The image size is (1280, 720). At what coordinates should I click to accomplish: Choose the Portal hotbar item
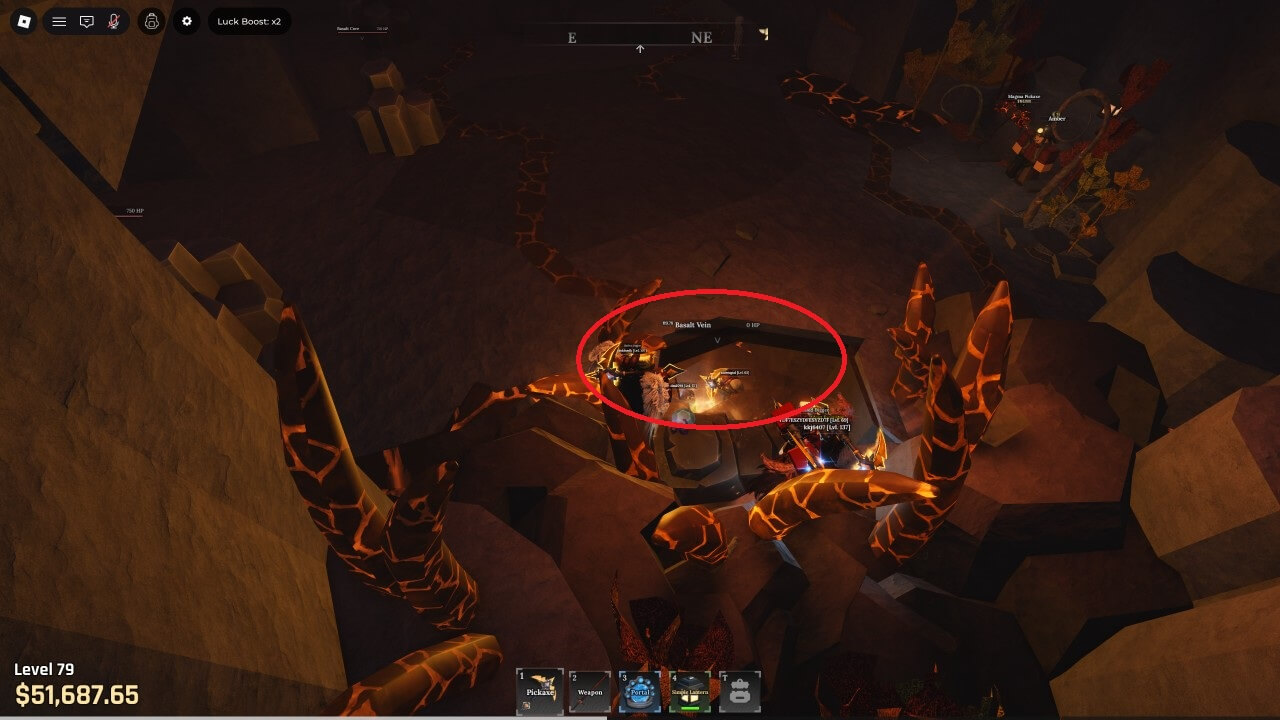tap(640, 691)
